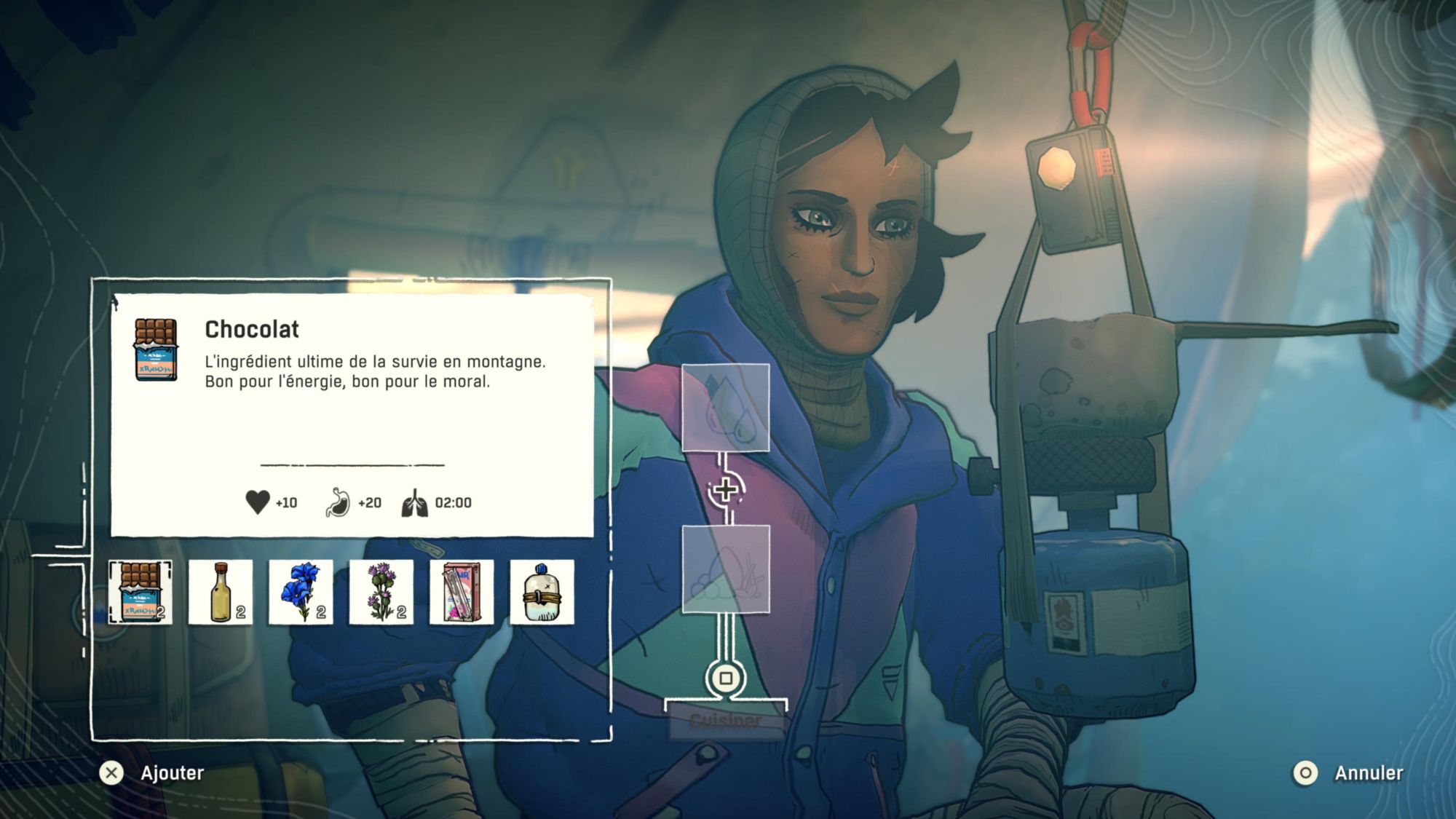Click the empty food ingredient recipe slot
Screen dimensions: 1456x819
click(725, 569)
